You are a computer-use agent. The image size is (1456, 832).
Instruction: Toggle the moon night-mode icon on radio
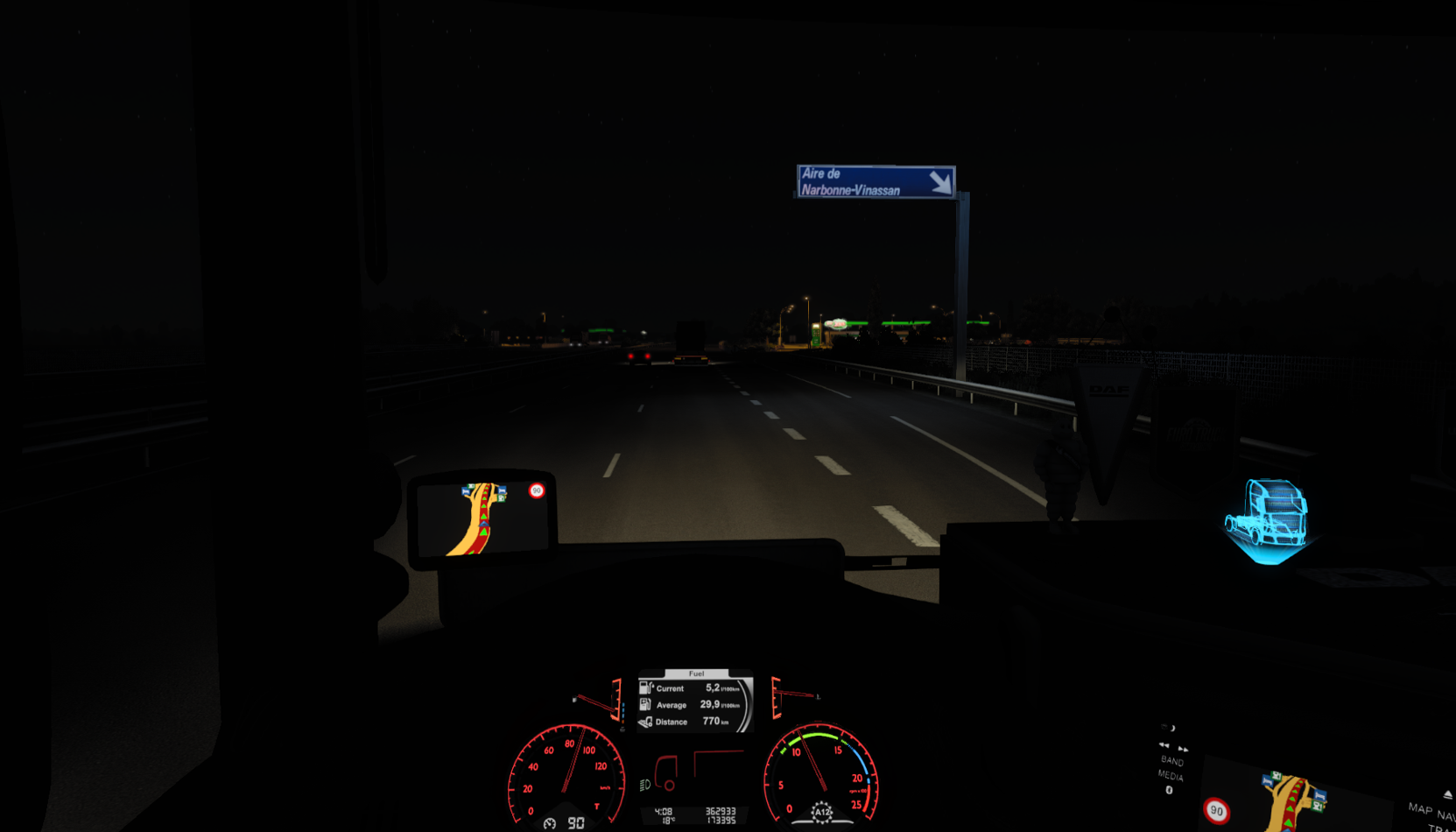click(x=1172, y=728)
